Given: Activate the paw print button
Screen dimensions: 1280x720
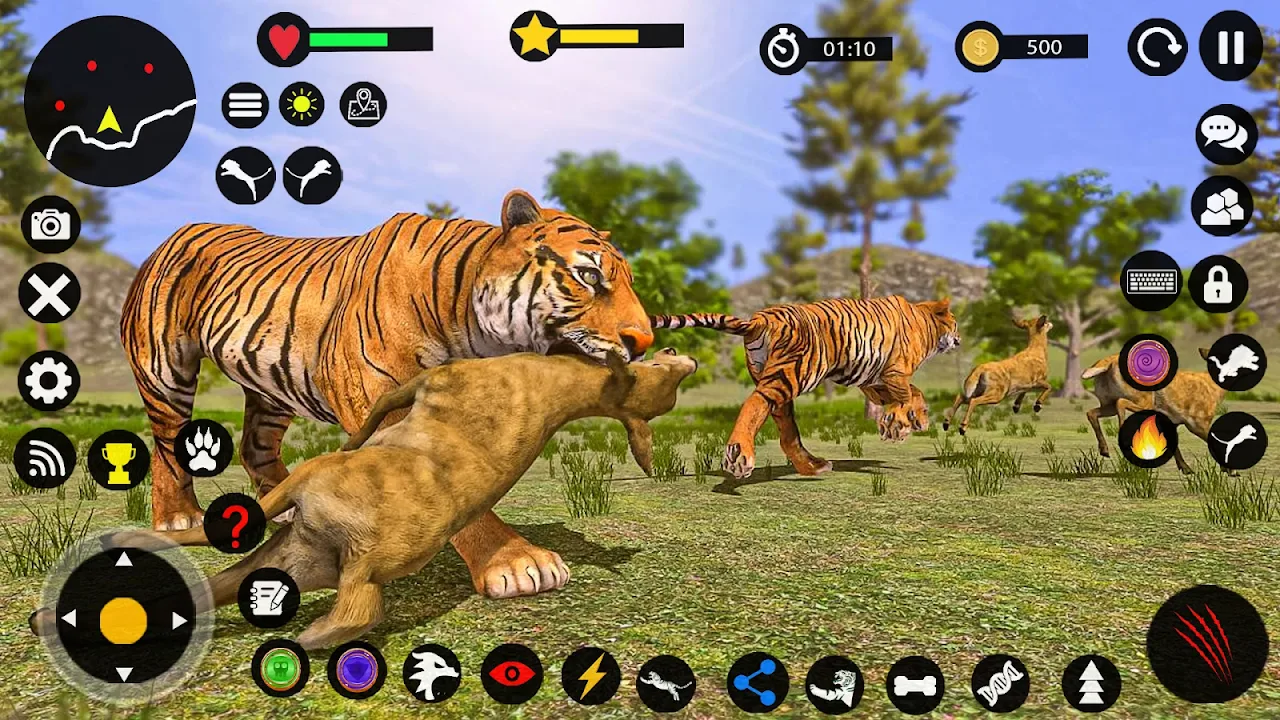Looking at the screenshot, I should click(x=203, y=448).
